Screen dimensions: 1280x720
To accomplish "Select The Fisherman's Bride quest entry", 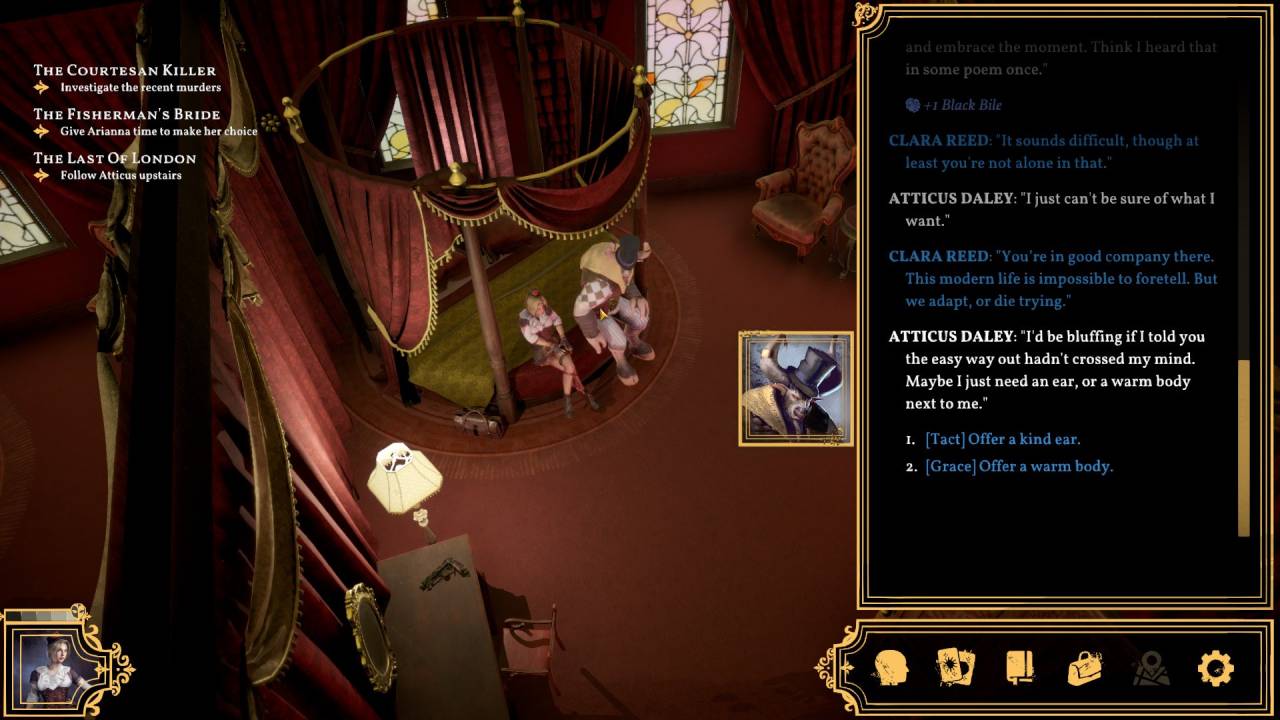I will tap(127, 114).
